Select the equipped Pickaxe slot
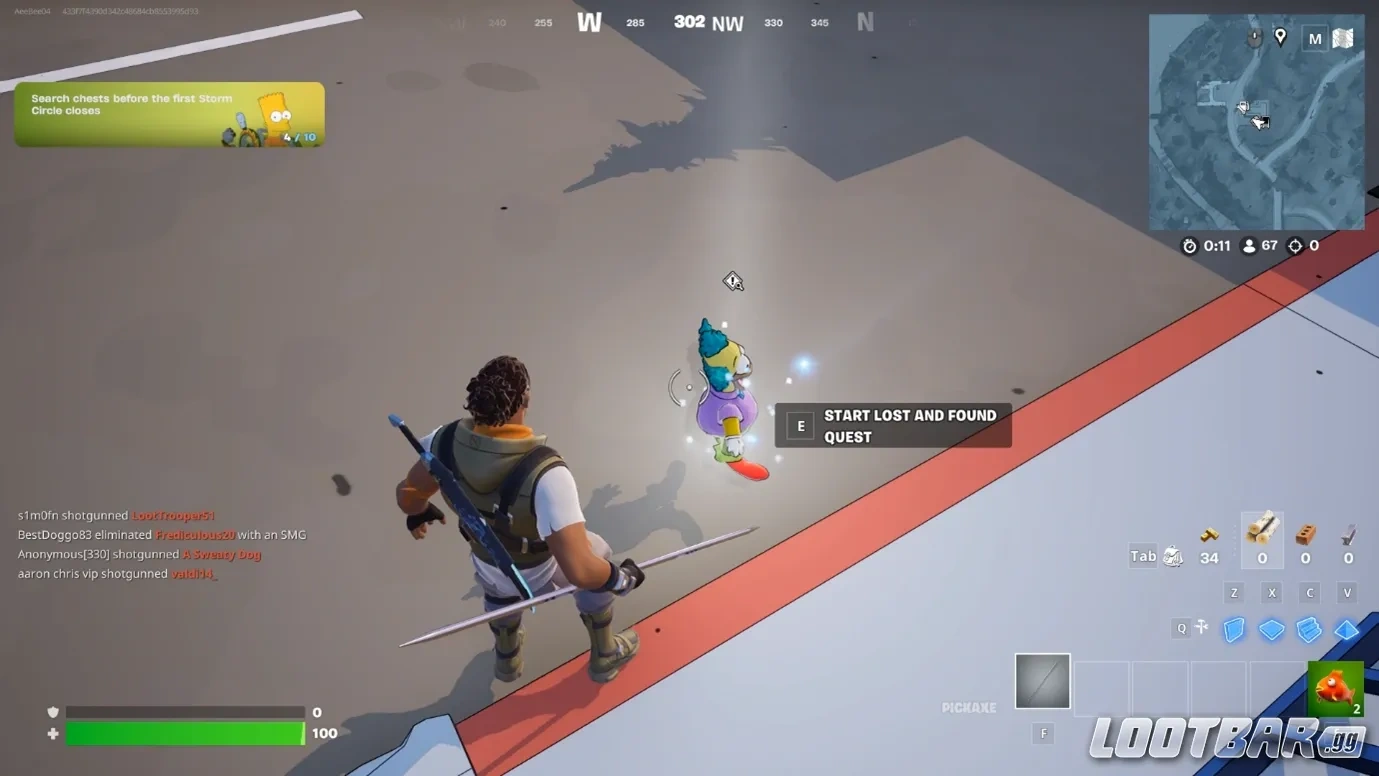The image size is (1379, 776). tap(1042, 681)
